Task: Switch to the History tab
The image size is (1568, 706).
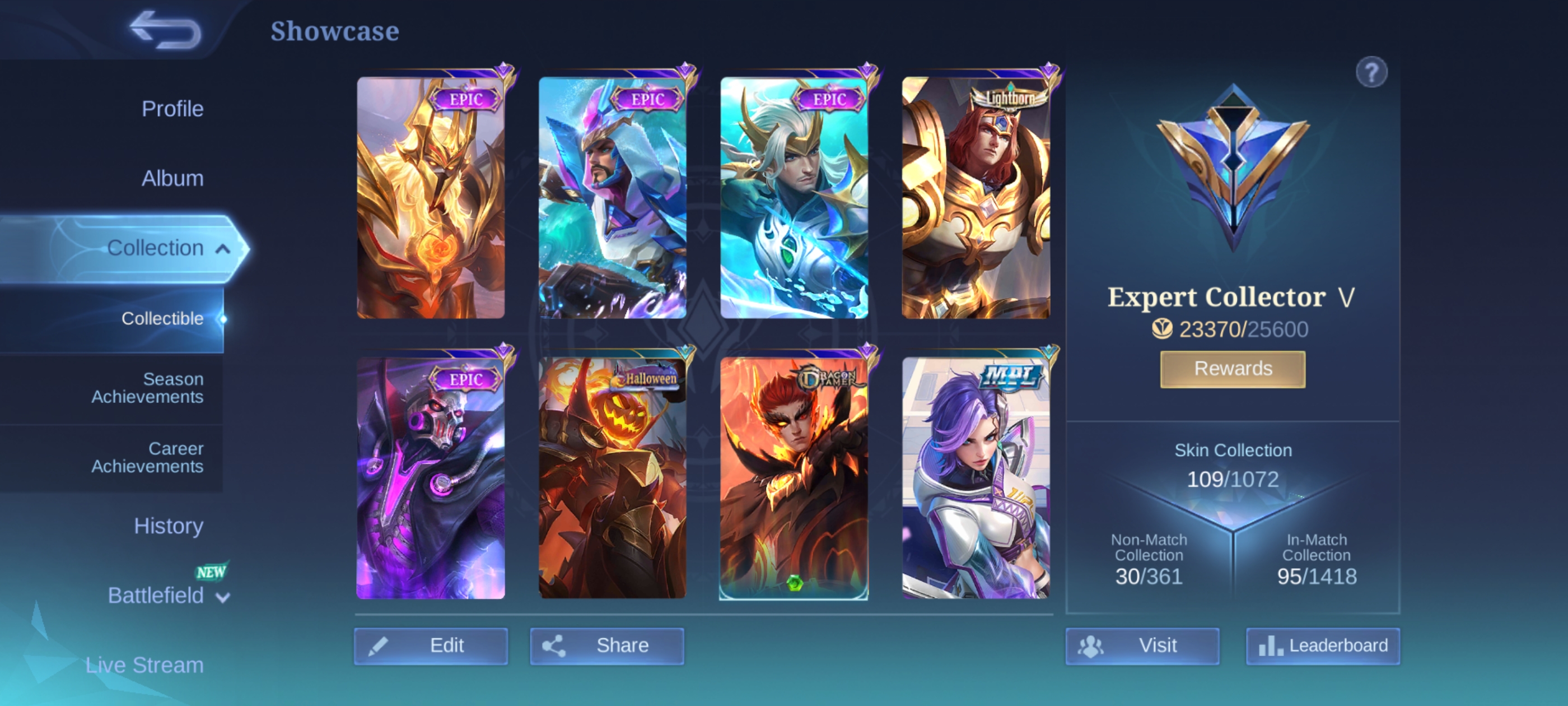Action: (x=168, y=526)
